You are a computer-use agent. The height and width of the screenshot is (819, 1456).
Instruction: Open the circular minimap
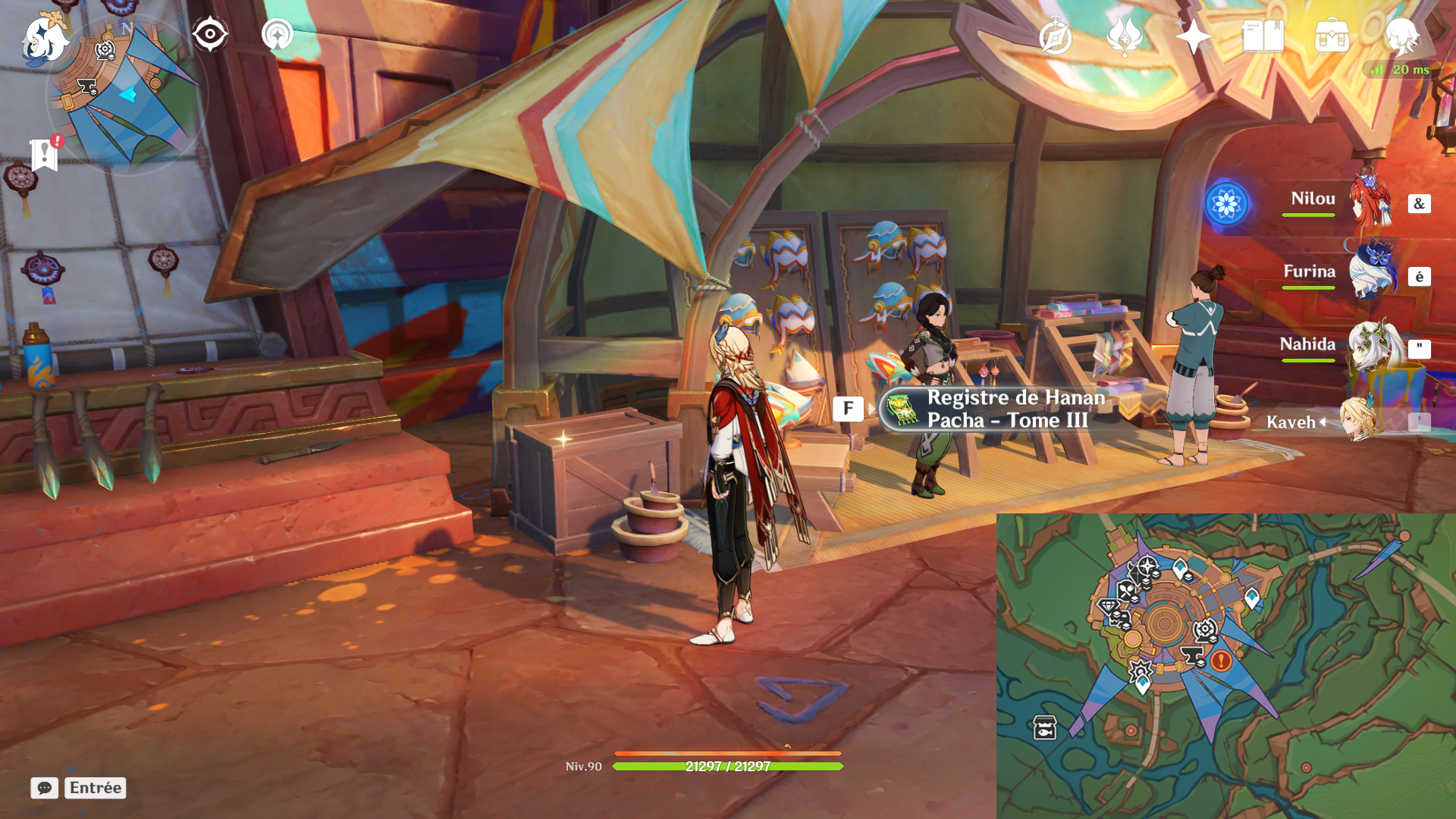click(126, 95)
